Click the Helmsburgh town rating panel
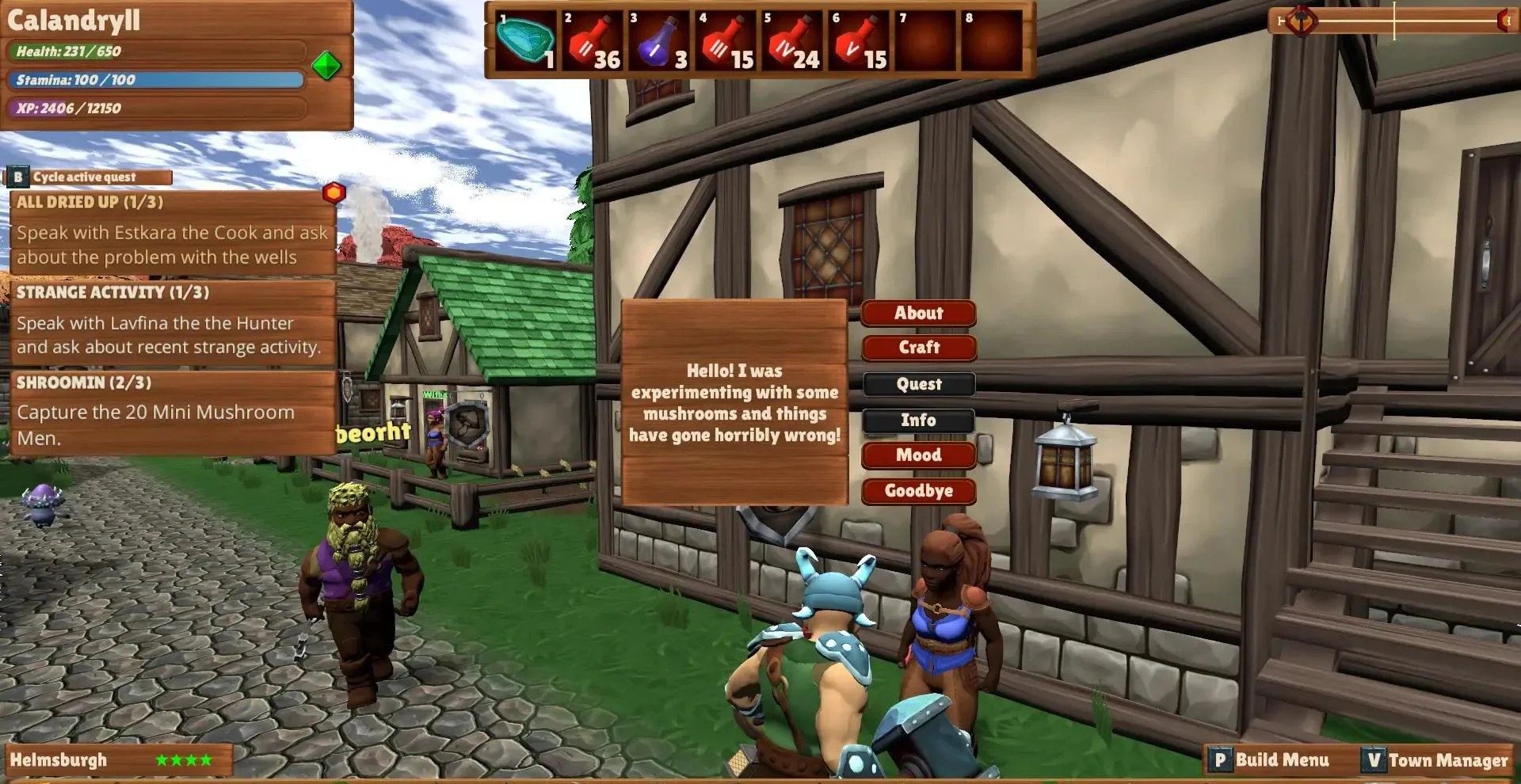The height and width of the screenshot is (784, 1521). [x=119, y=760]
